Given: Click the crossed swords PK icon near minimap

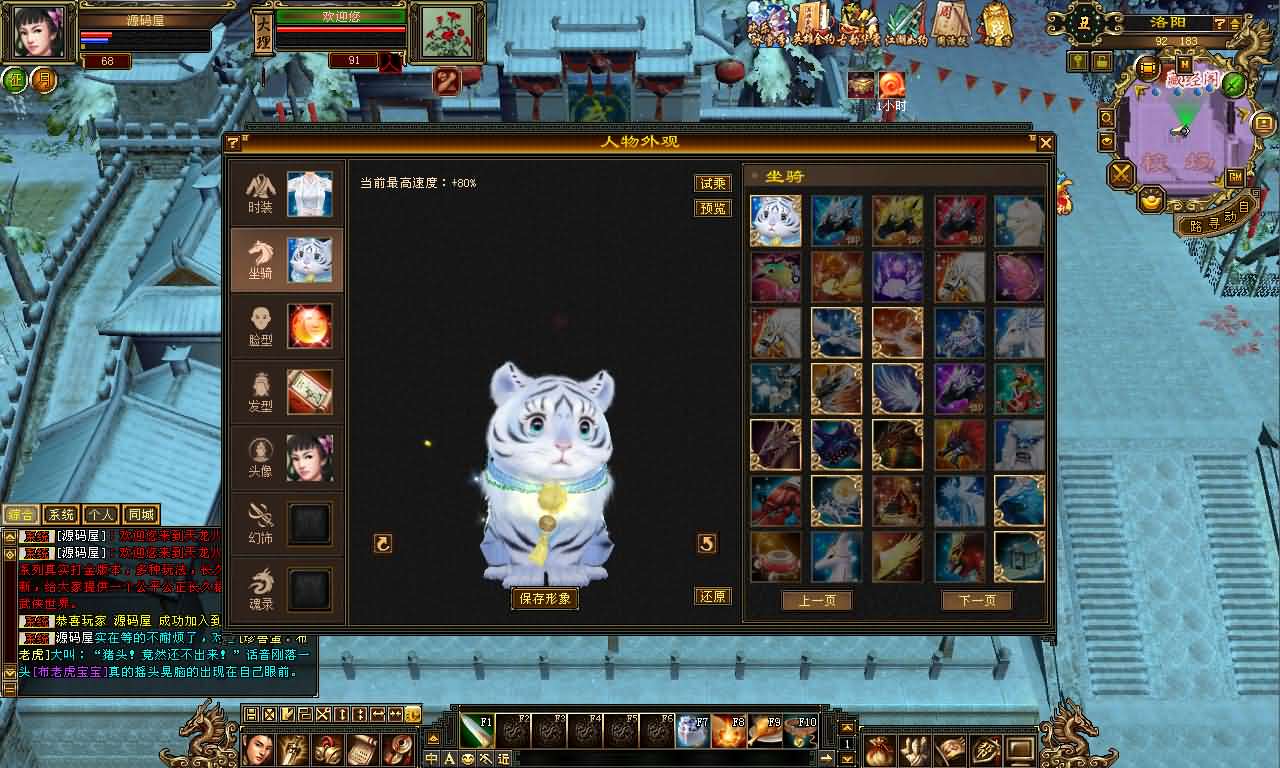Looking at the screenshot, I should [x=1121, y=172].
